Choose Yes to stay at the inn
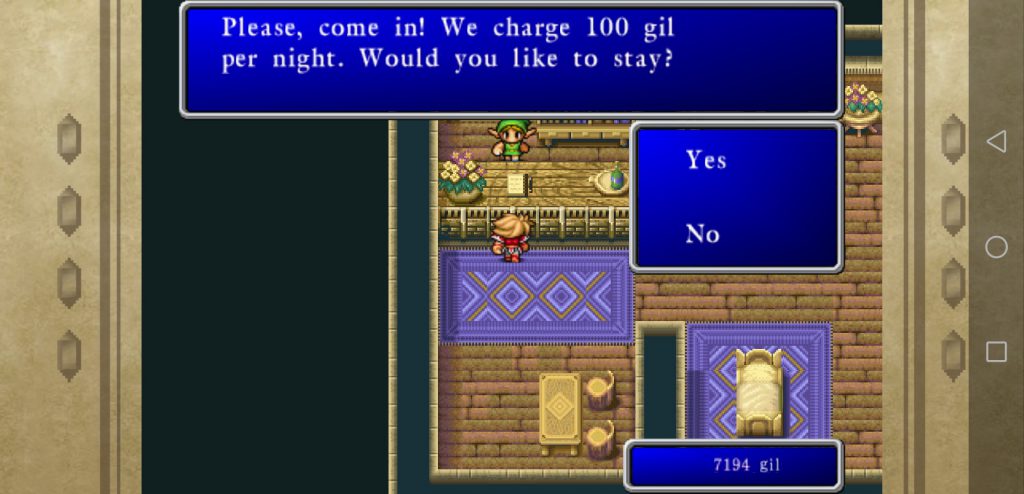This screenshot has width=1024, height=494. click(x=706, y=160)
